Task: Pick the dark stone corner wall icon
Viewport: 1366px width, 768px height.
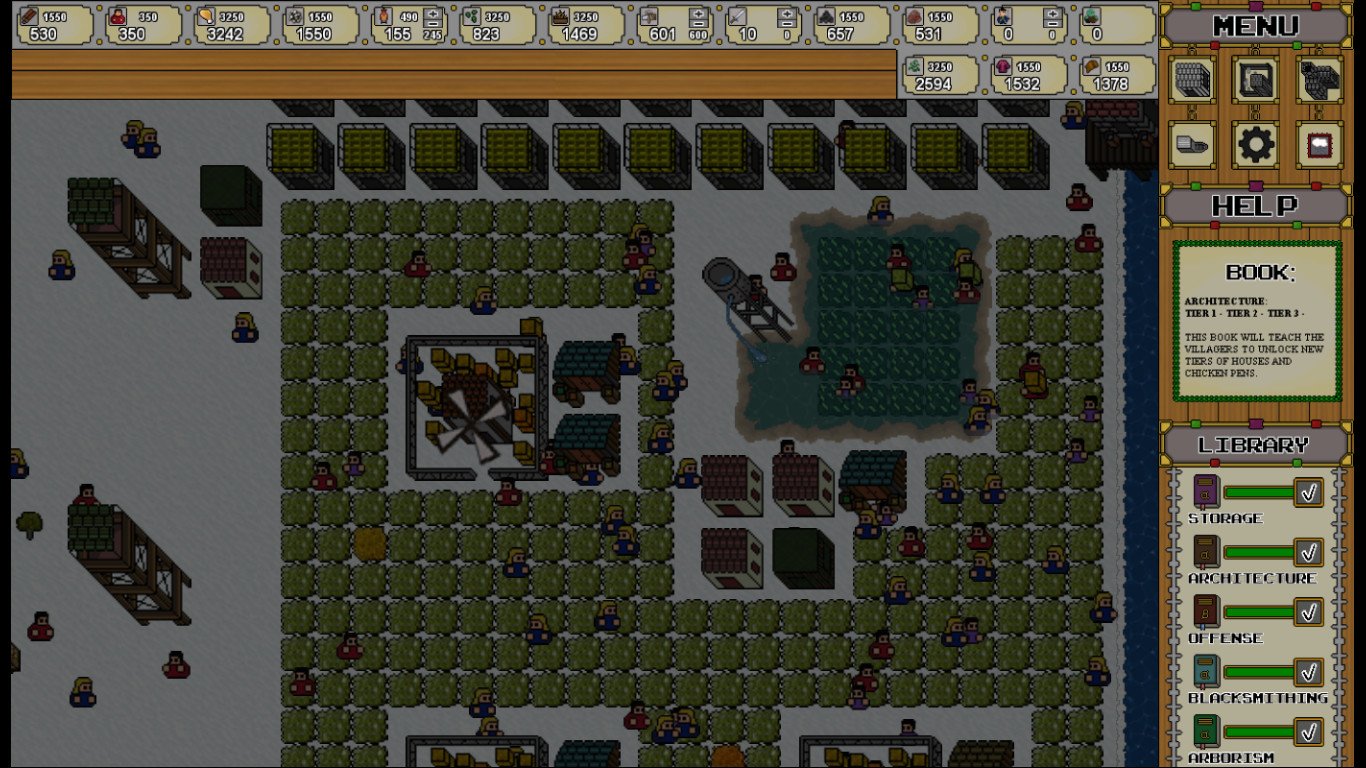Action: pyautogui.click(x=1320, y=80)
